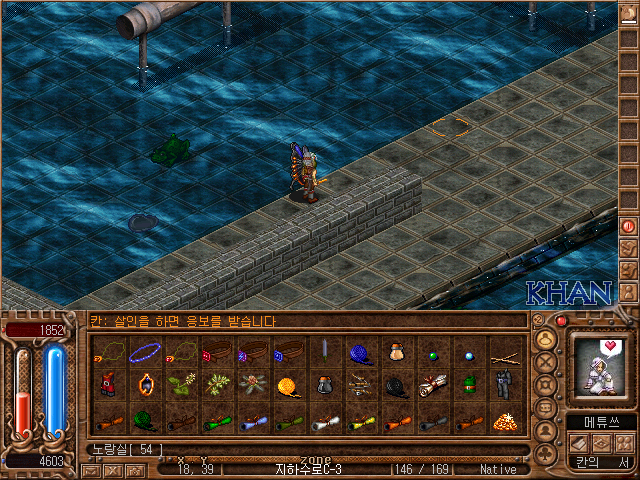Open the character silhouette round button
This screenshot has width=640, height=480.
tap(545, 432)
